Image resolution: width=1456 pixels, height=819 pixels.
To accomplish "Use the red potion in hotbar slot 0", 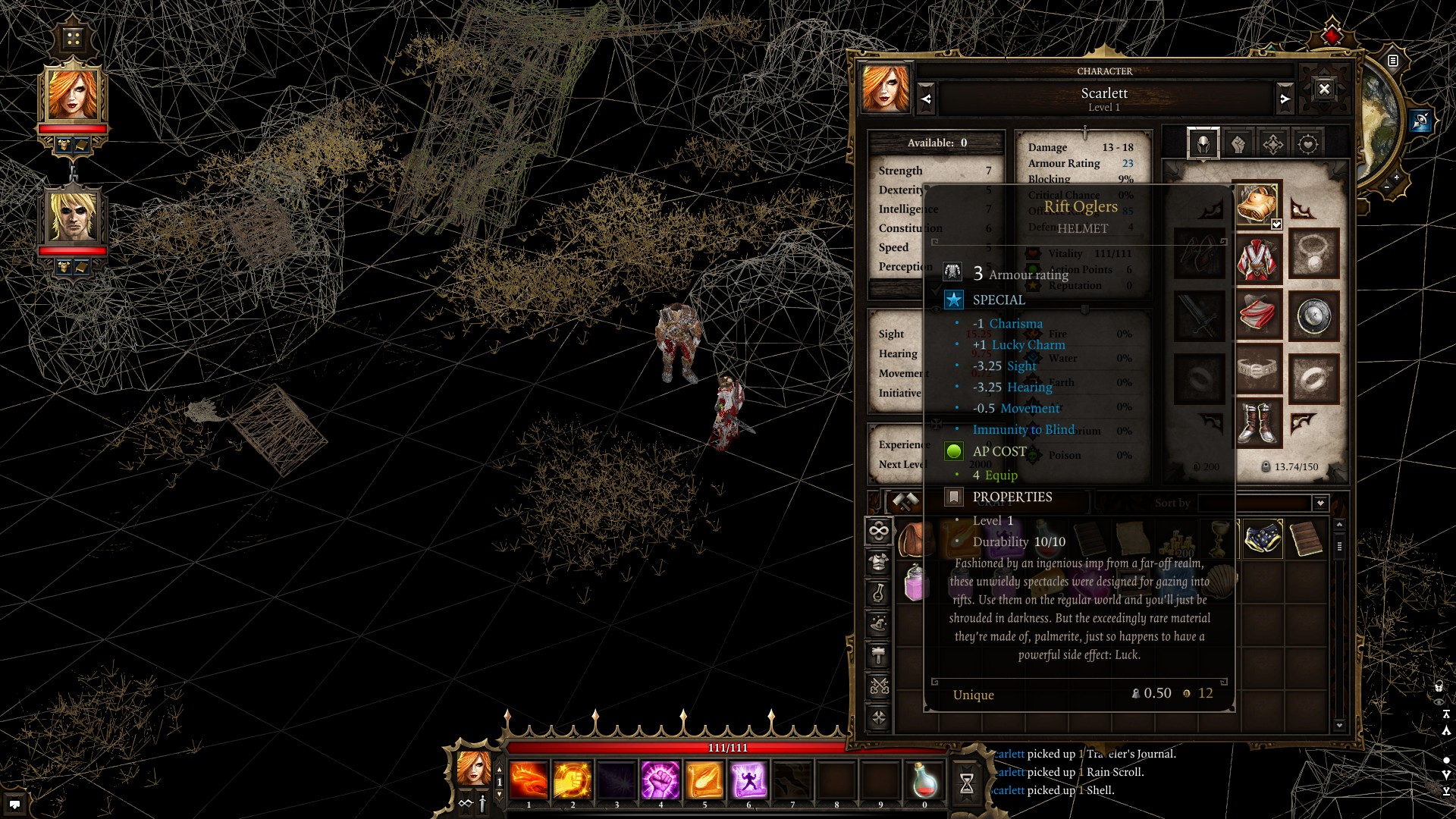I will point(924,780).
